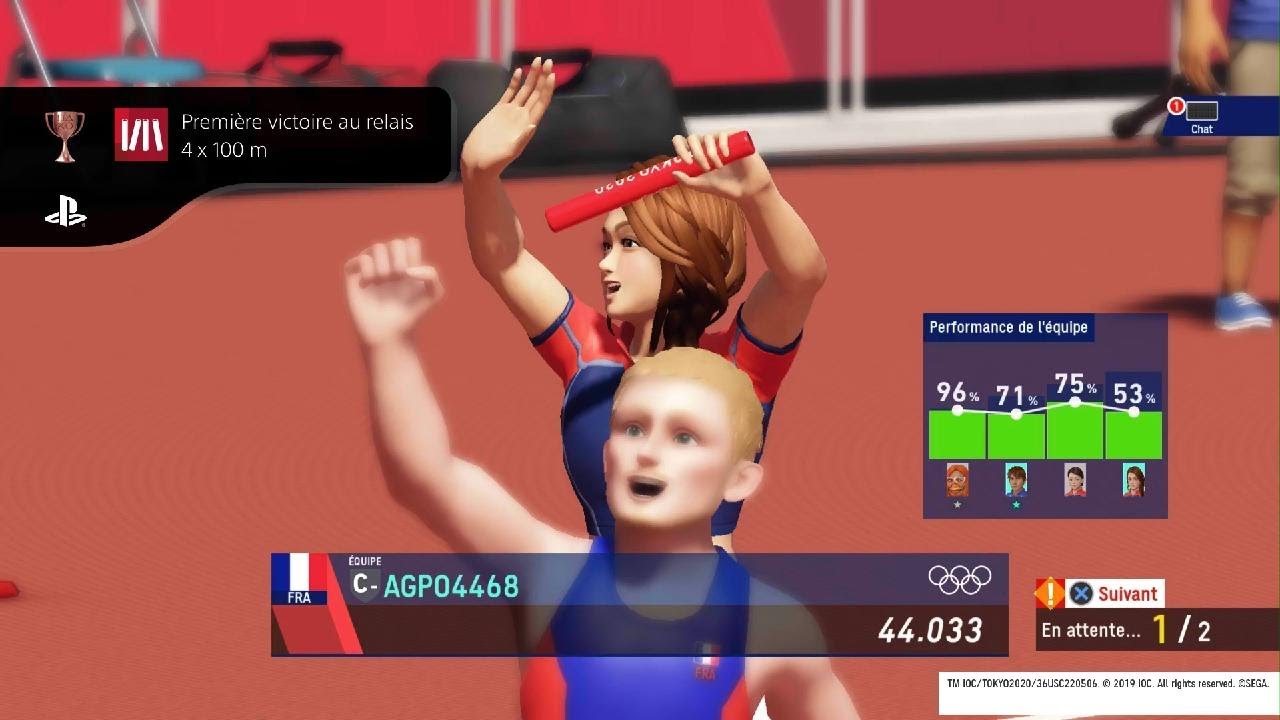Select the 75% runner's portrait
This screenshot has height=720, width=1280.
[x=1075, y=480]
